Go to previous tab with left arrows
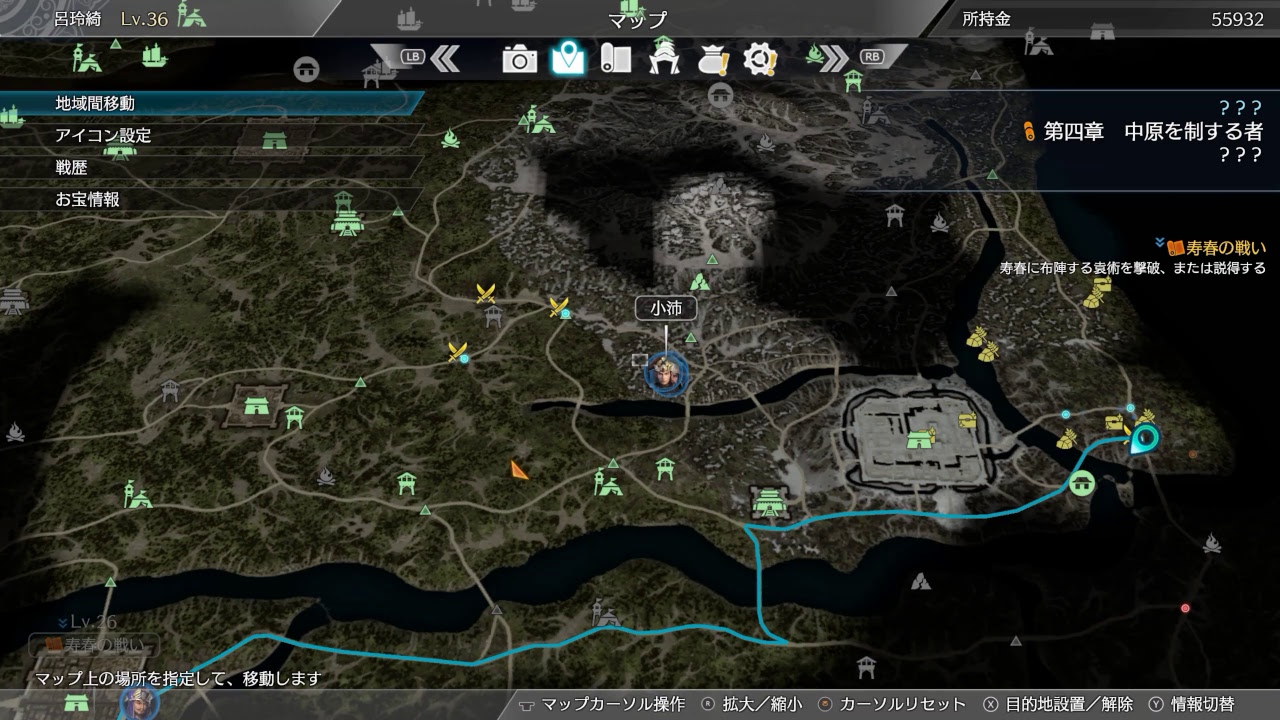Image resolution: width=1280 pixels, height=720 pixels. pyautogui.click(x=445, y=58)
